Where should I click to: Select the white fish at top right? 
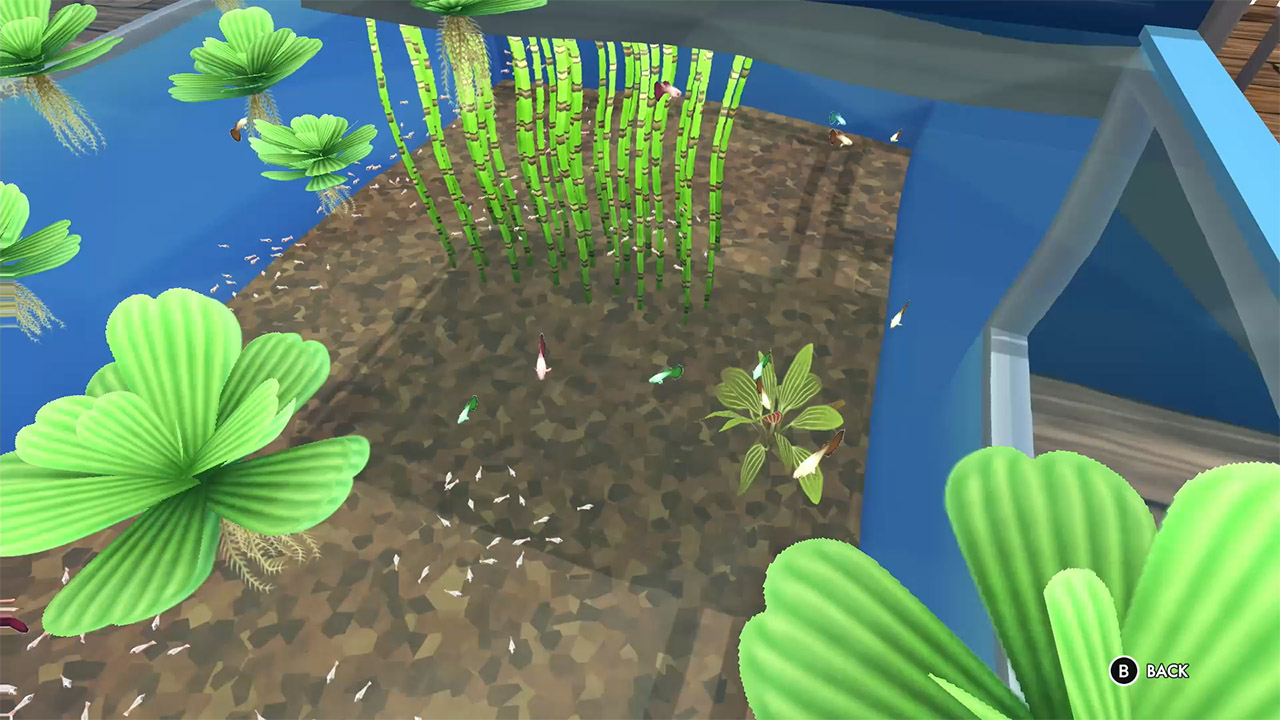point(897,137)
